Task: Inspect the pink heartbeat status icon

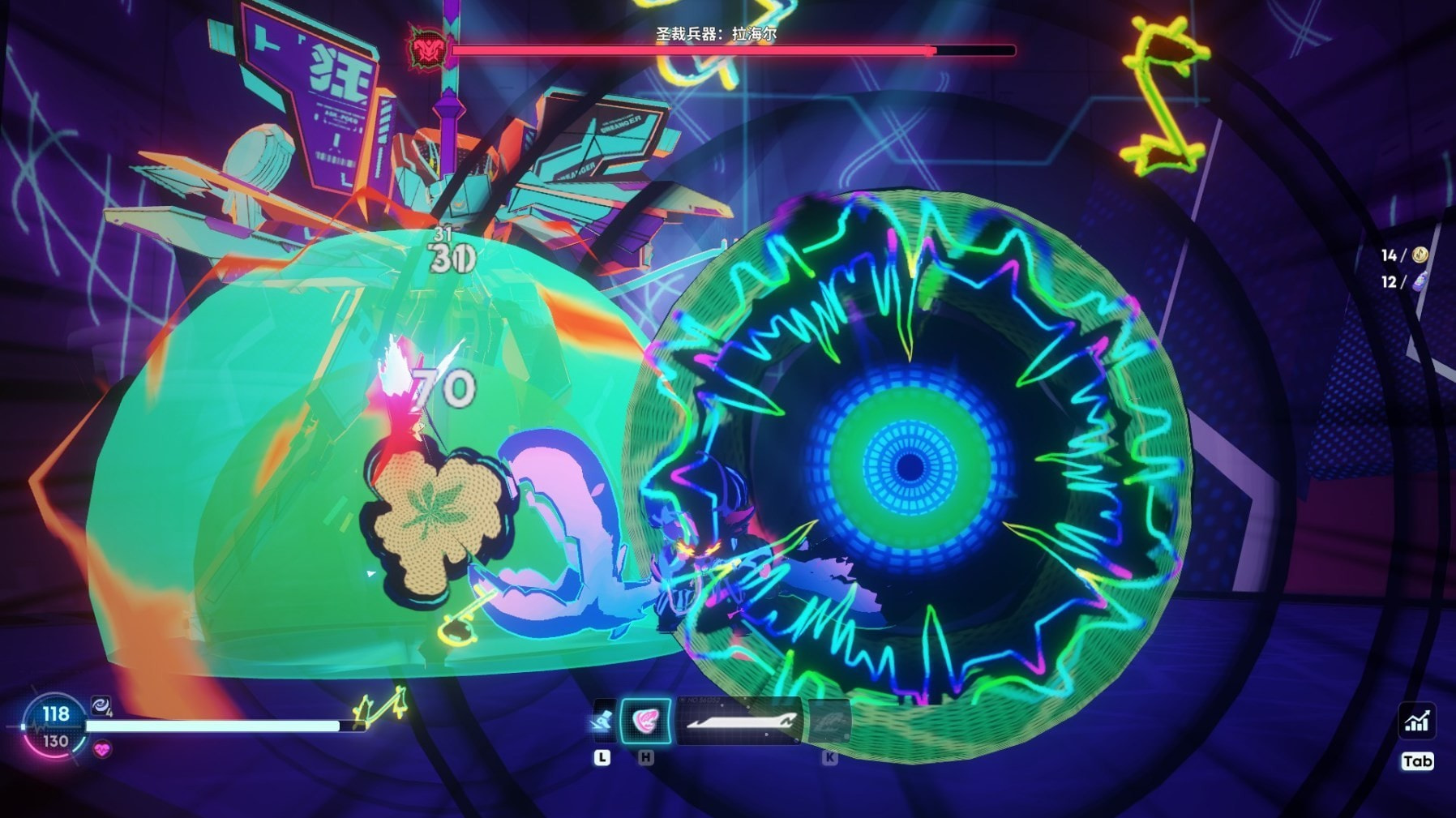Action: pos(102,751)
